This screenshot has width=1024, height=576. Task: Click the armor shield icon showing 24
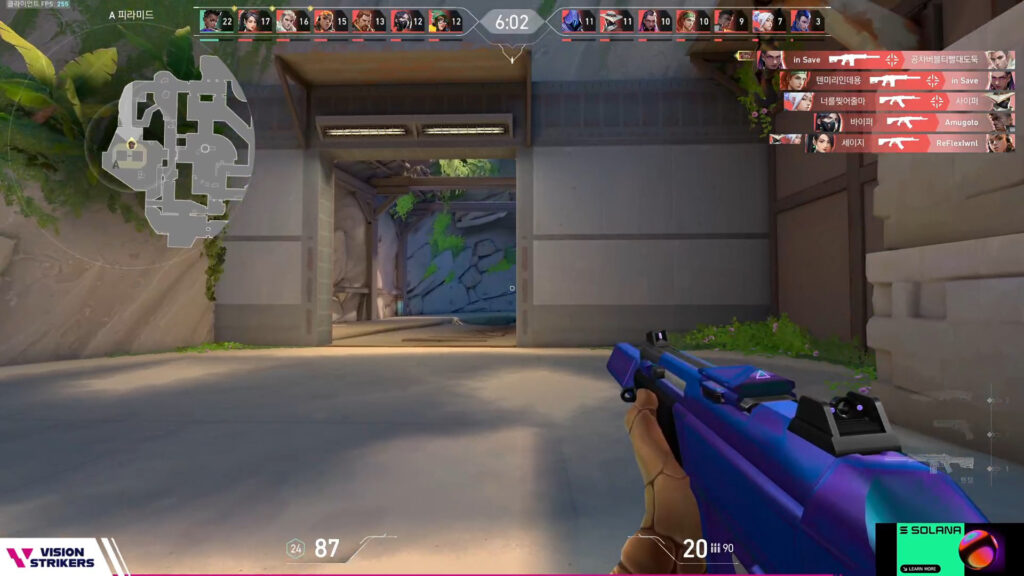coord(295,548)
